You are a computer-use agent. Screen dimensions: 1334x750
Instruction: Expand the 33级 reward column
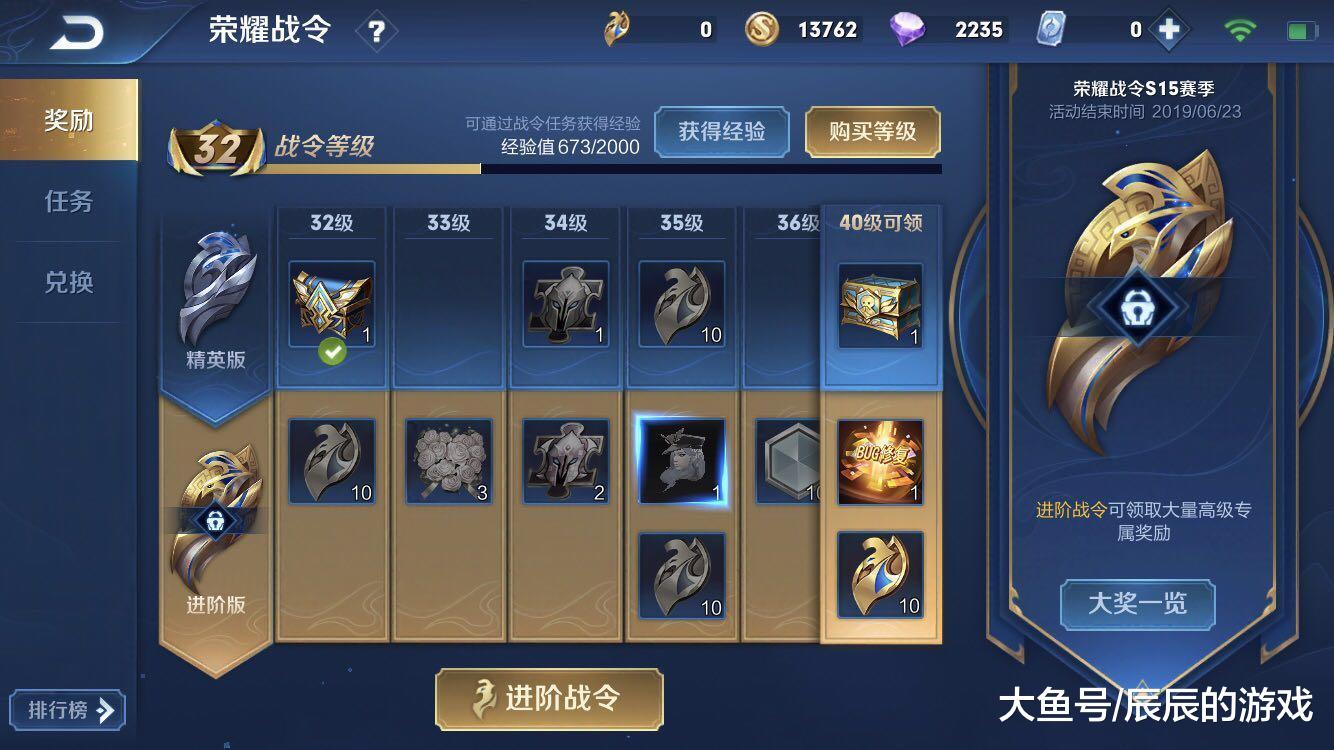click(448, 222)
